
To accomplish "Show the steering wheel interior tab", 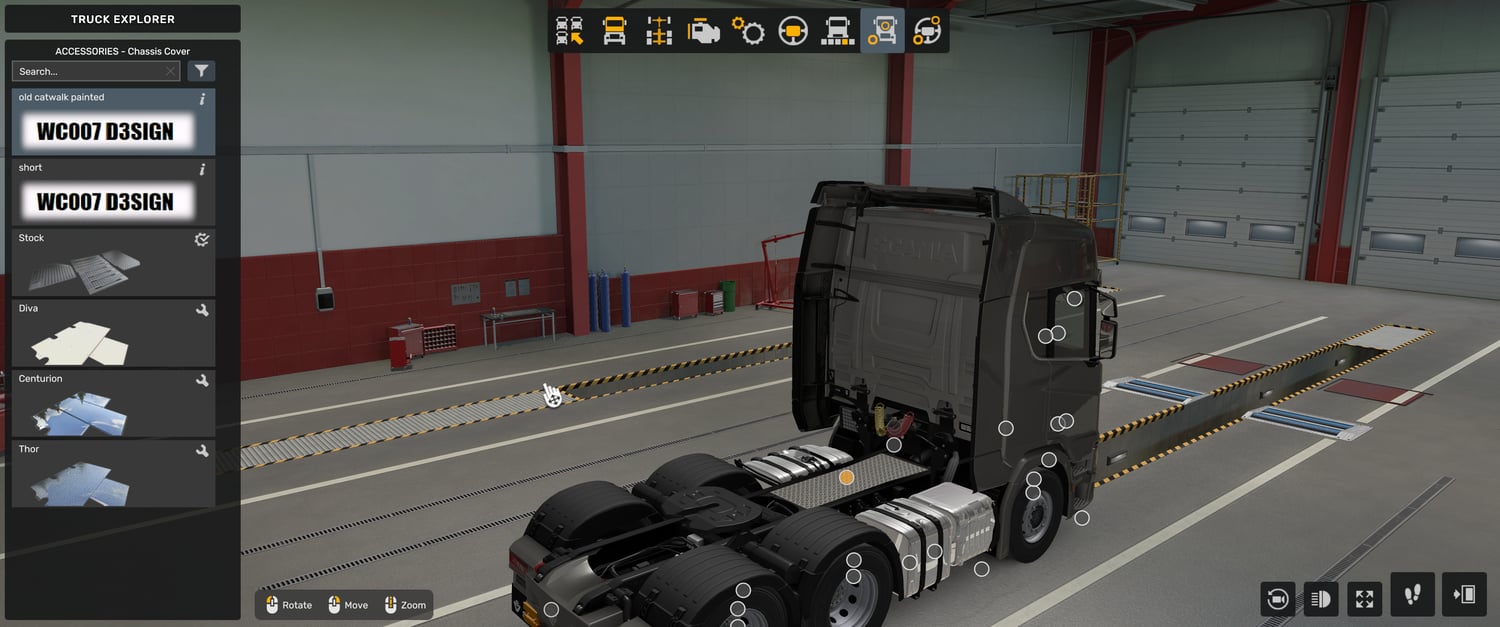I will (793, 31).
